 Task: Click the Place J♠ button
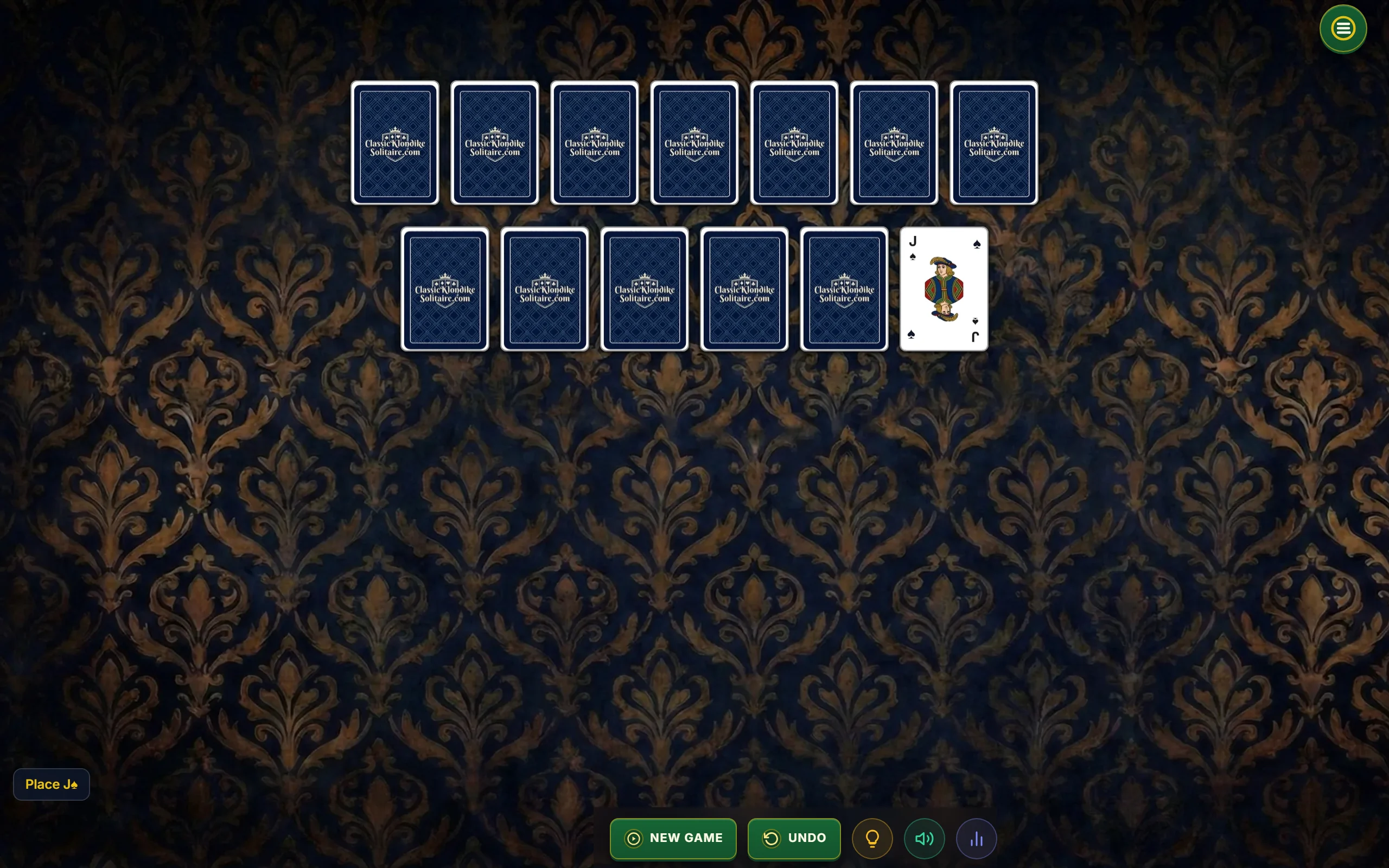click(50, 784)
